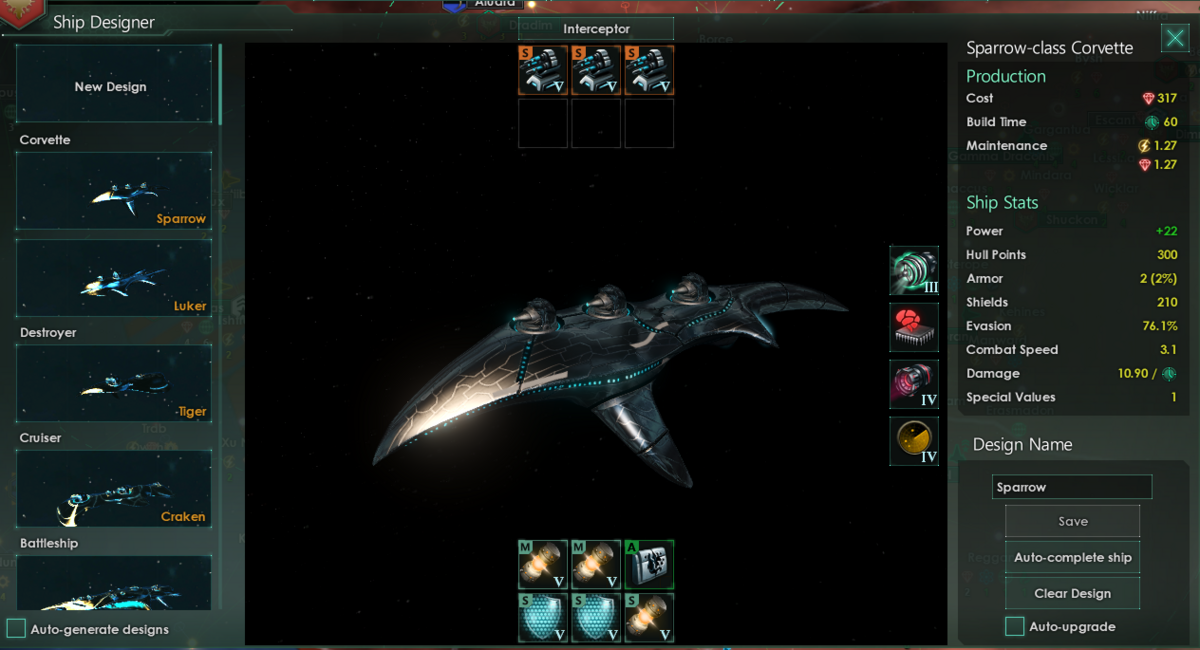Toggle Auto-generate designs checkbox
The image size is (1200, 650).
click(16, 629)
